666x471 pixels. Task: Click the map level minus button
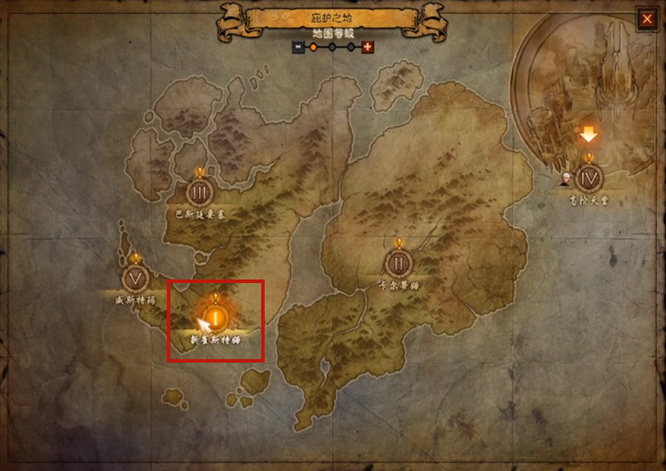pos(298,47)
